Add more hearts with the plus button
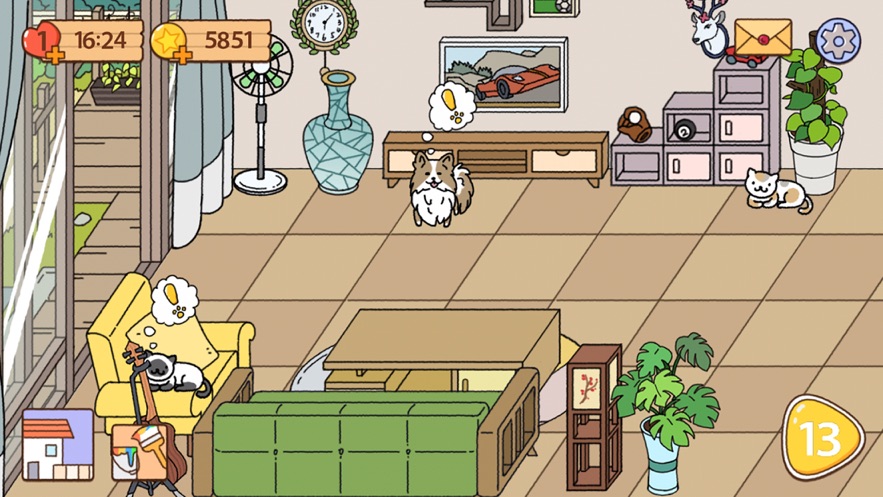Viewport: 883px width, 497px height. 54,55
